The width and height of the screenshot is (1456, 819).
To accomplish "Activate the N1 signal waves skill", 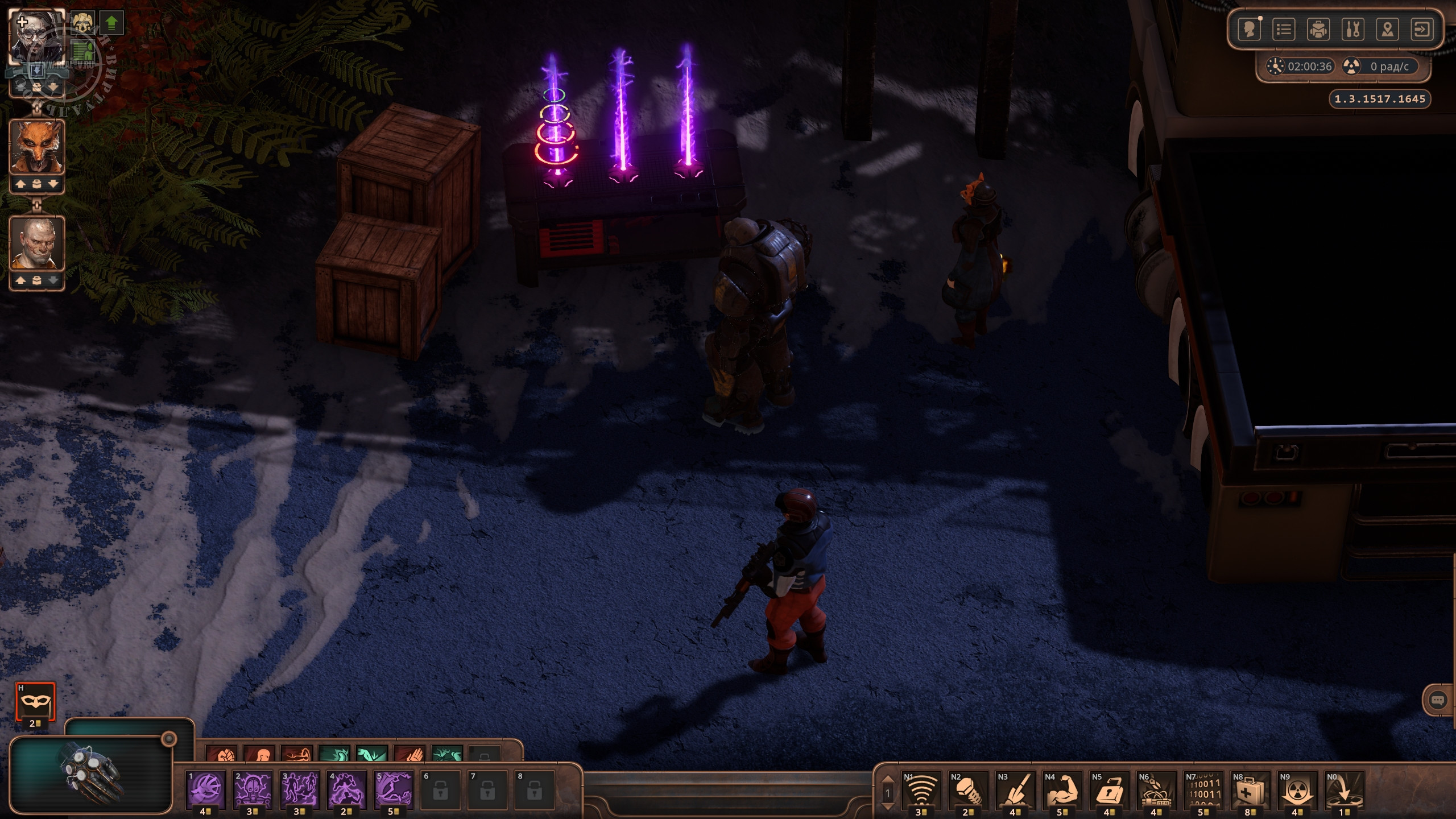I will [x=921, y=790].
